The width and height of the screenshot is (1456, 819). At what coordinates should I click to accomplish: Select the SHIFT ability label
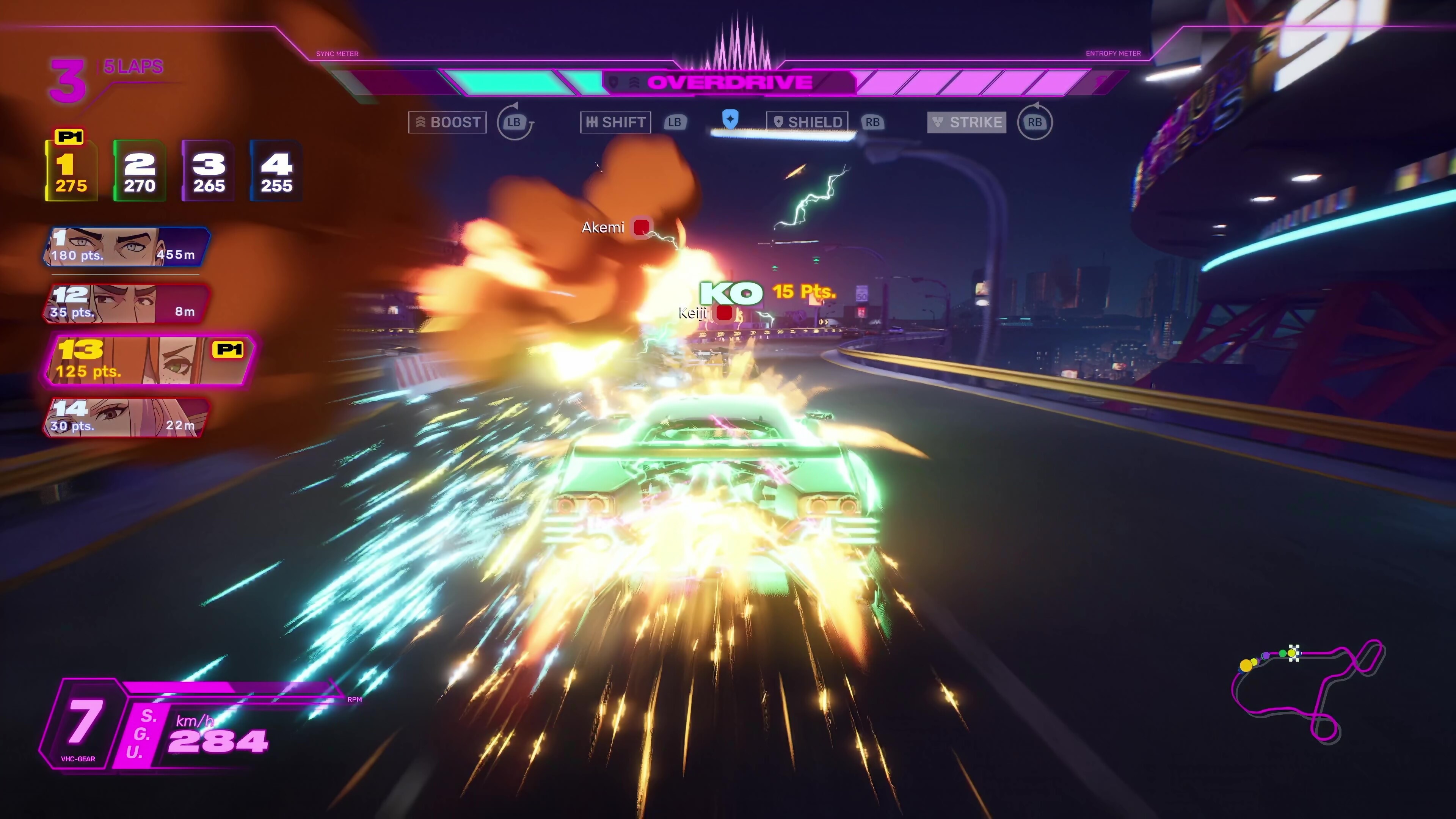[x=615, y=122]
